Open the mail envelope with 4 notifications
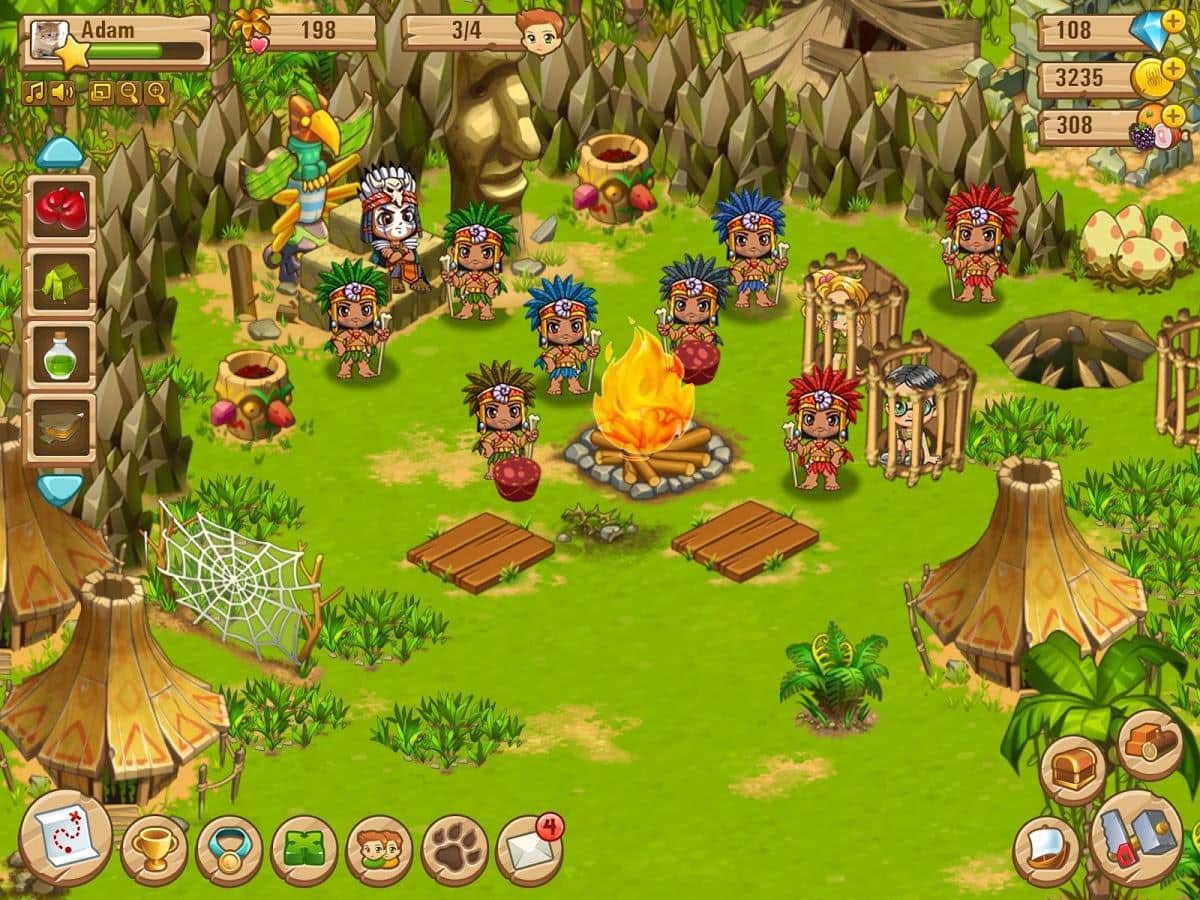Screen dimensions: 1200x900 [528, 848]
